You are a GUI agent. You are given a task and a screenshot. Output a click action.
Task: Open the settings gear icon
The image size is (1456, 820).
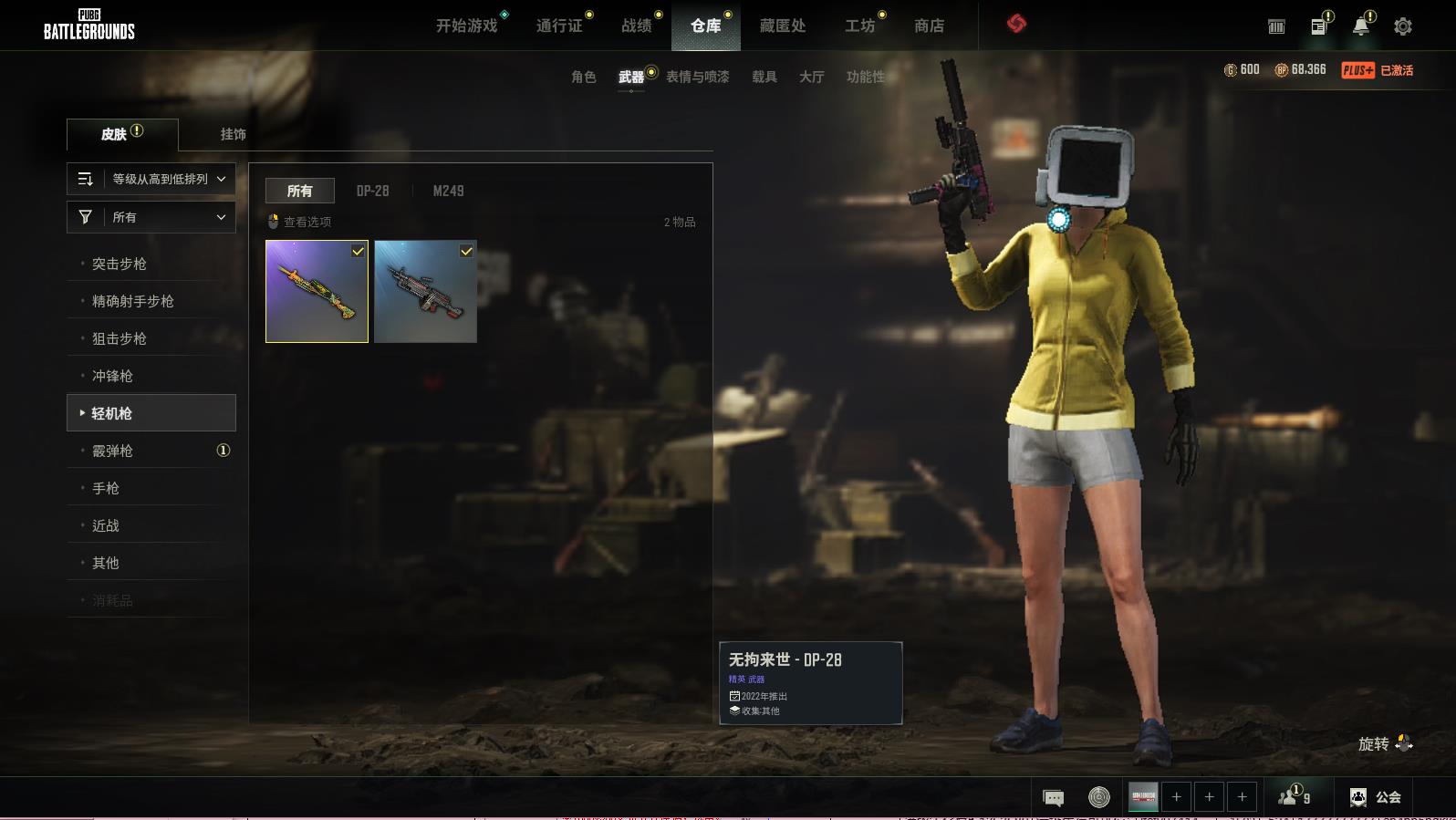1402,26
